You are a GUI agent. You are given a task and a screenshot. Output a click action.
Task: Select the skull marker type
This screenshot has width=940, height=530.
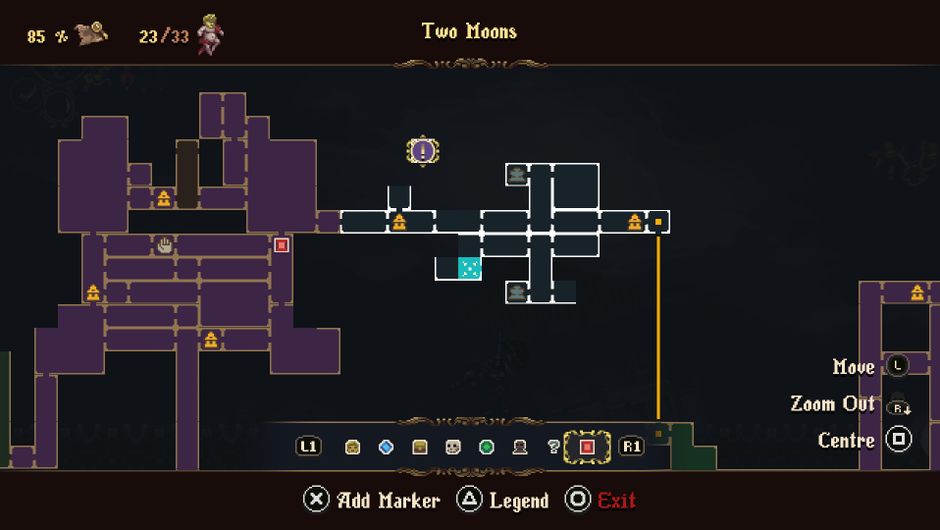453,447
